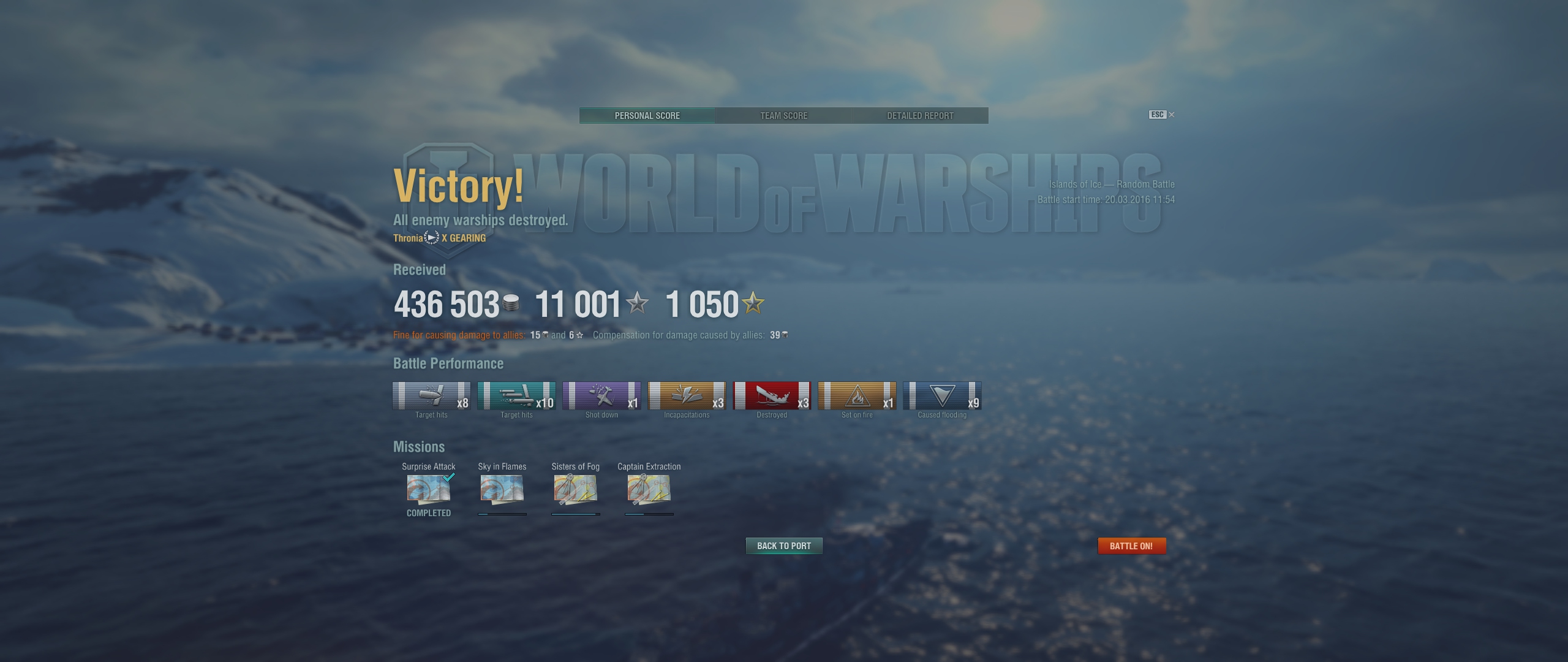The height and width of the screenshot is (662, 1568).
Task: Choose the Captain Extraction mission
Action: tap(649, 489)
